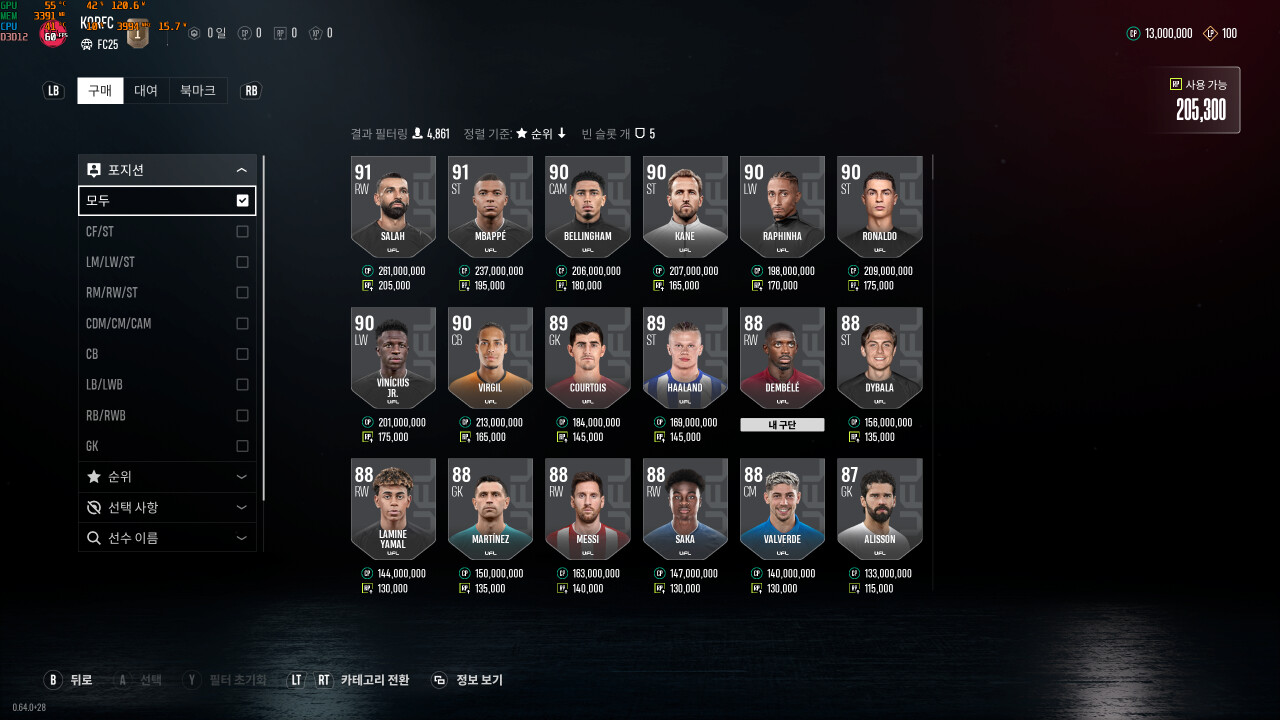This screenshot has width=1280, height=720.
Task: Check the CF/ST position filter
Action: point(242,232)
